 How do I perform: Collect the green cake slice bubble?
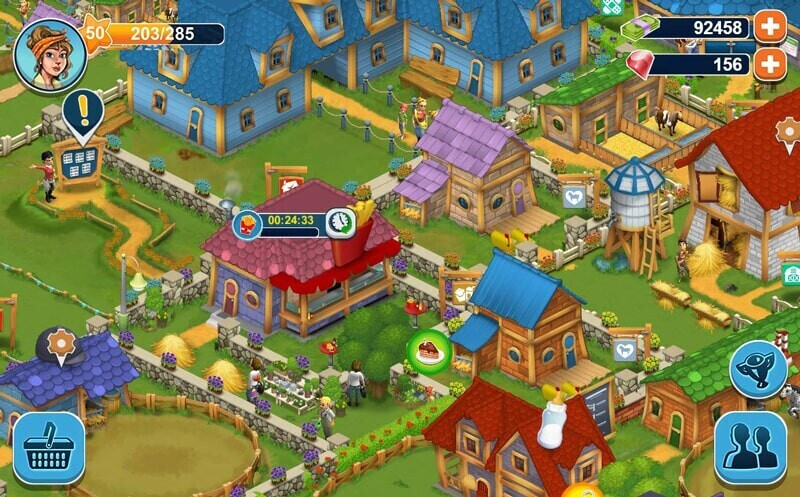(426, 350)
